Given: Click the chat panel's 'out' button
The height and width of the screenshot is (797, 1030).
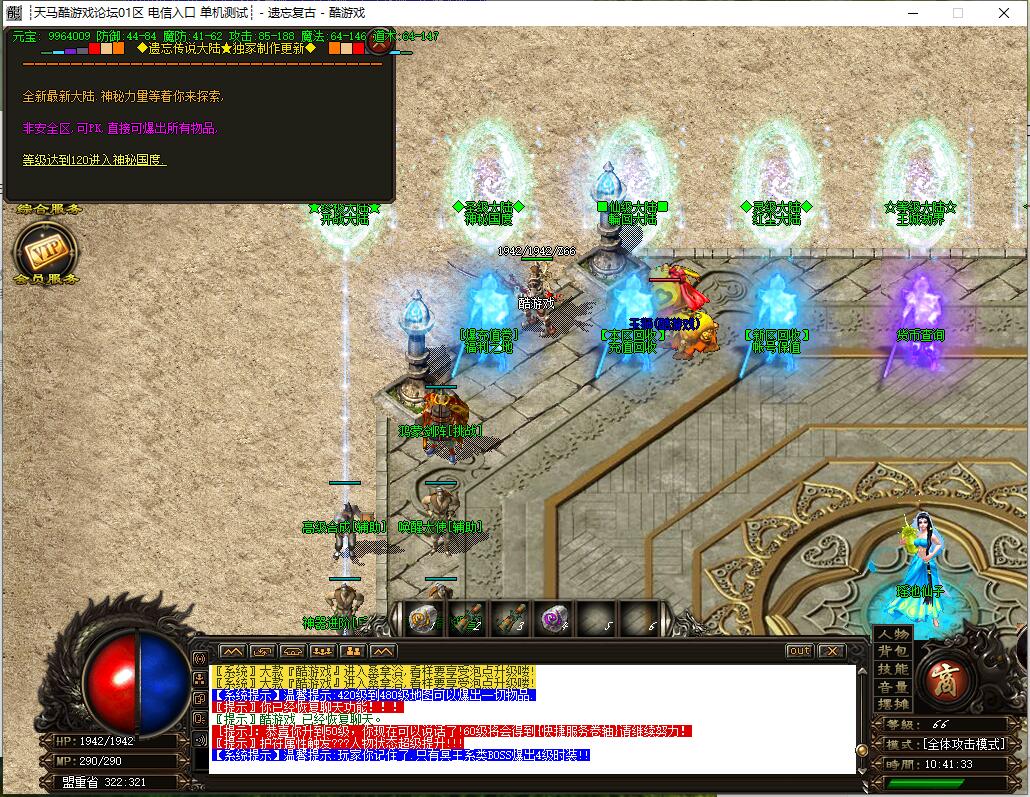Looking at the screenshot, I should (799, 651).
